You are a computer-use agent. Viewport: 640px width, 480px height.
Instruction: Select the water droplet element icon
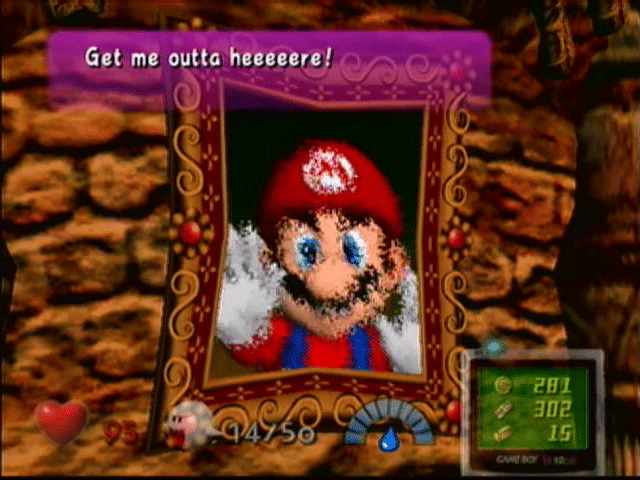[x=387, y=437]
